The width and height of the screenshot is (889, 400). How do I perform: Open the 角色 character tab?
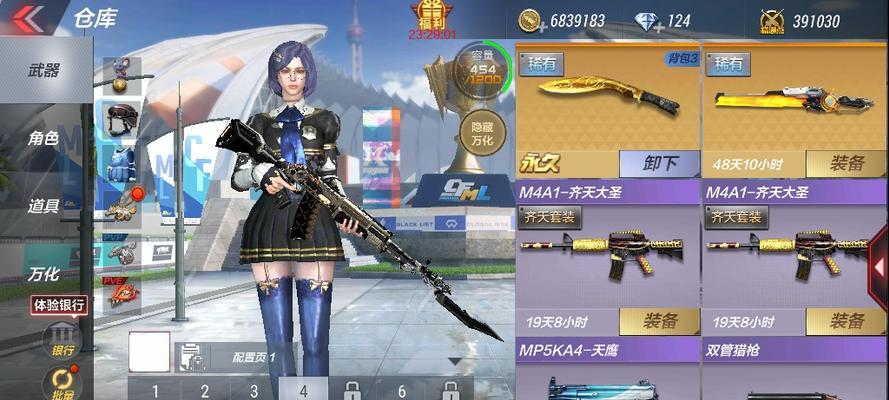click(44, 139)
